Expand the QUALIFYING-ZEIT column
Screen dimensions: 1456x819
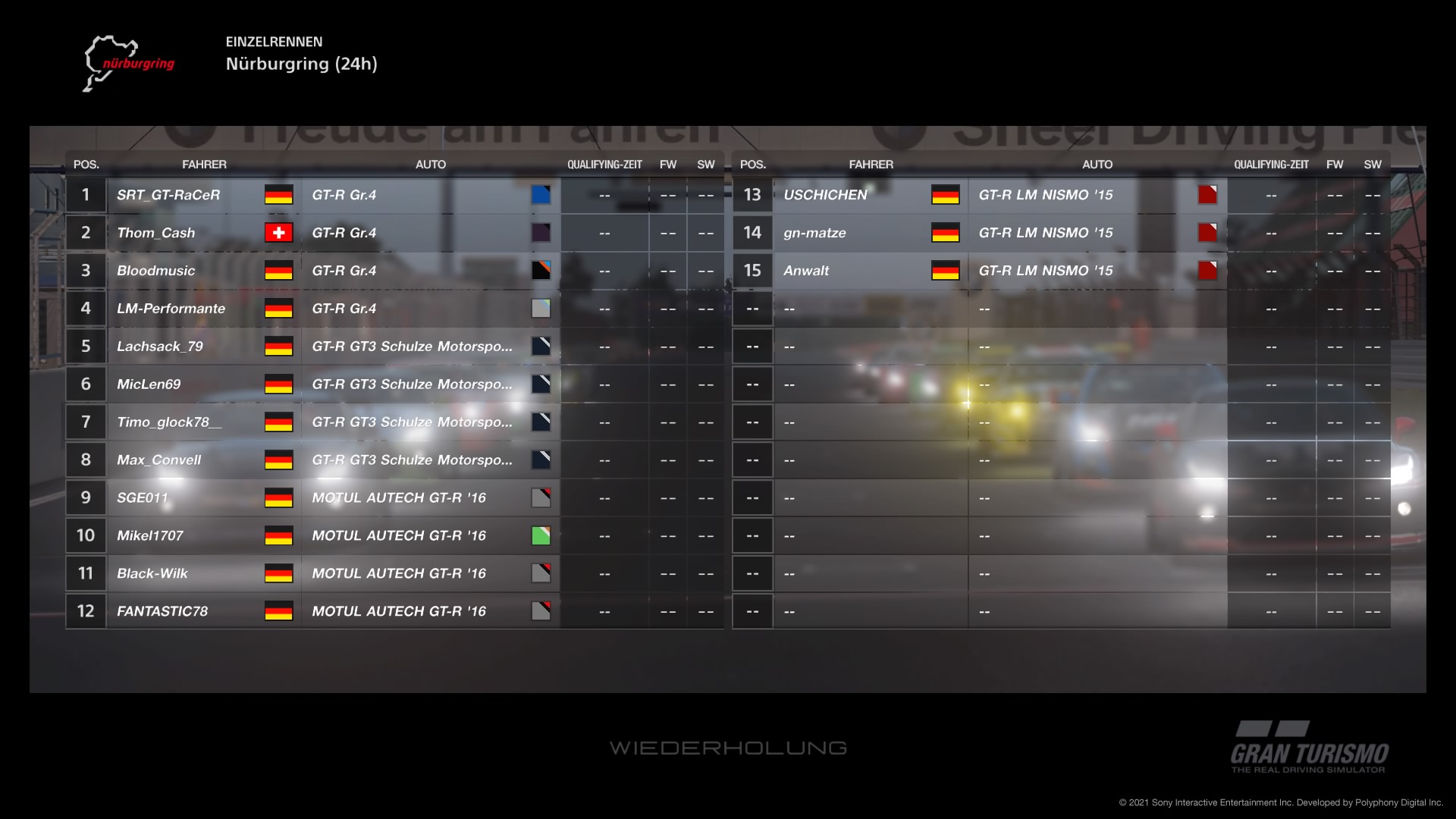[604, 165]
